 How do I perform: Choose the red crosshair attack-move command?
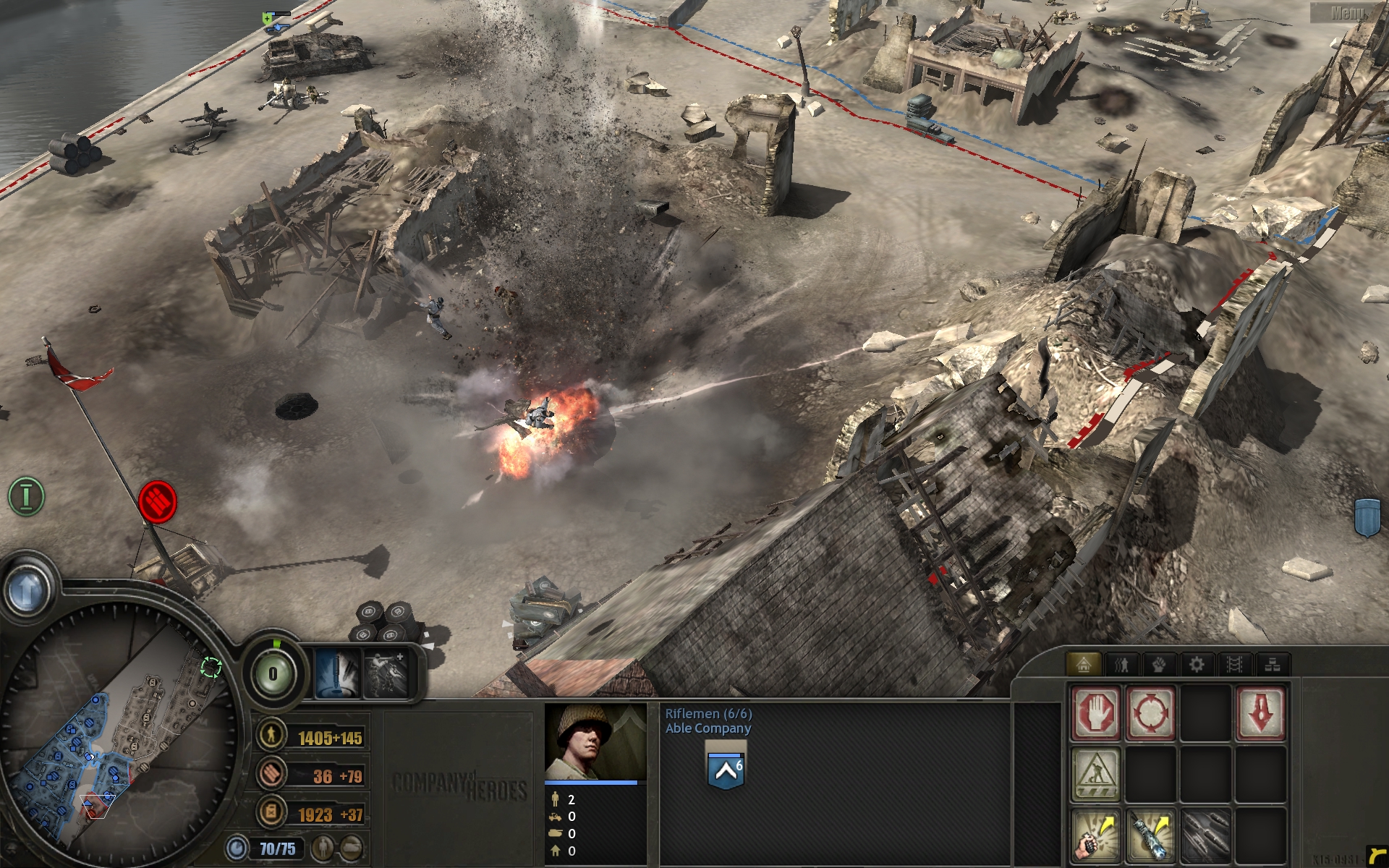pos(1150,713)
